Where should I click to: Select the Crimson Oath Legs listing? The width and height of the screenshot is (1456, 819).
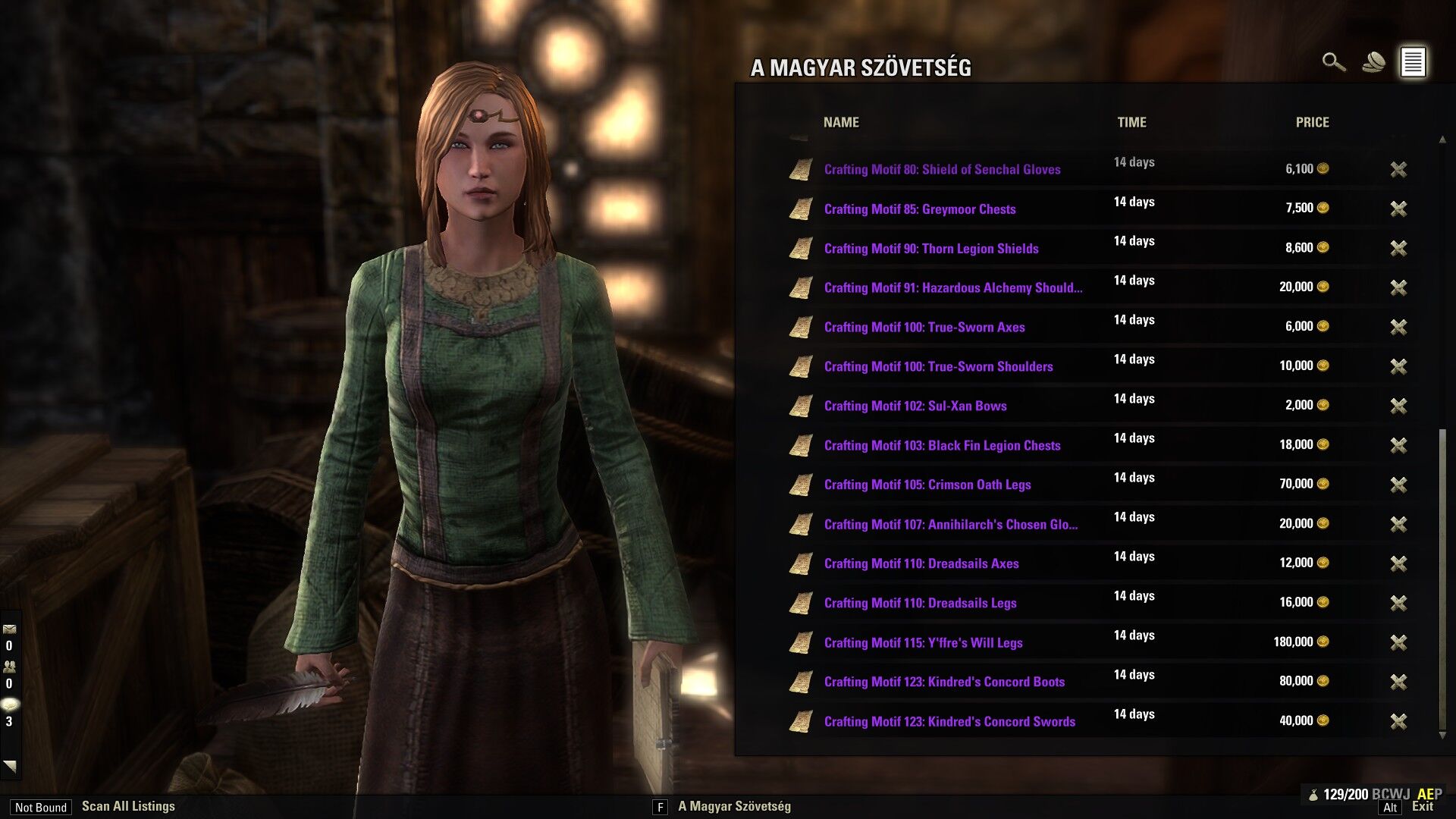[927, 485]
